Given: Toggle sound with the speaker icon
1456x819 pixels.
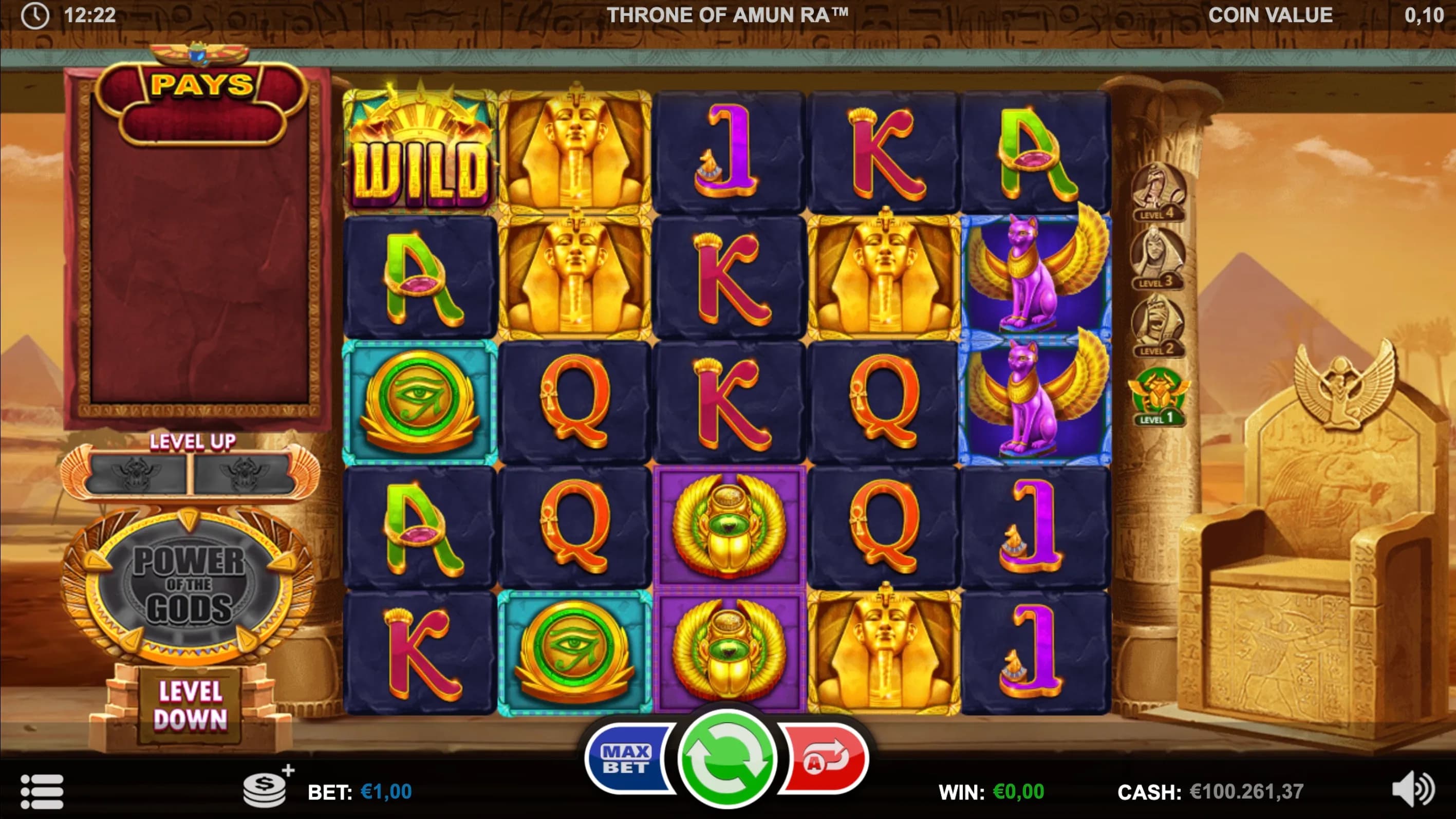Looking at the screenshot, I should click(x=1413, y=790).
